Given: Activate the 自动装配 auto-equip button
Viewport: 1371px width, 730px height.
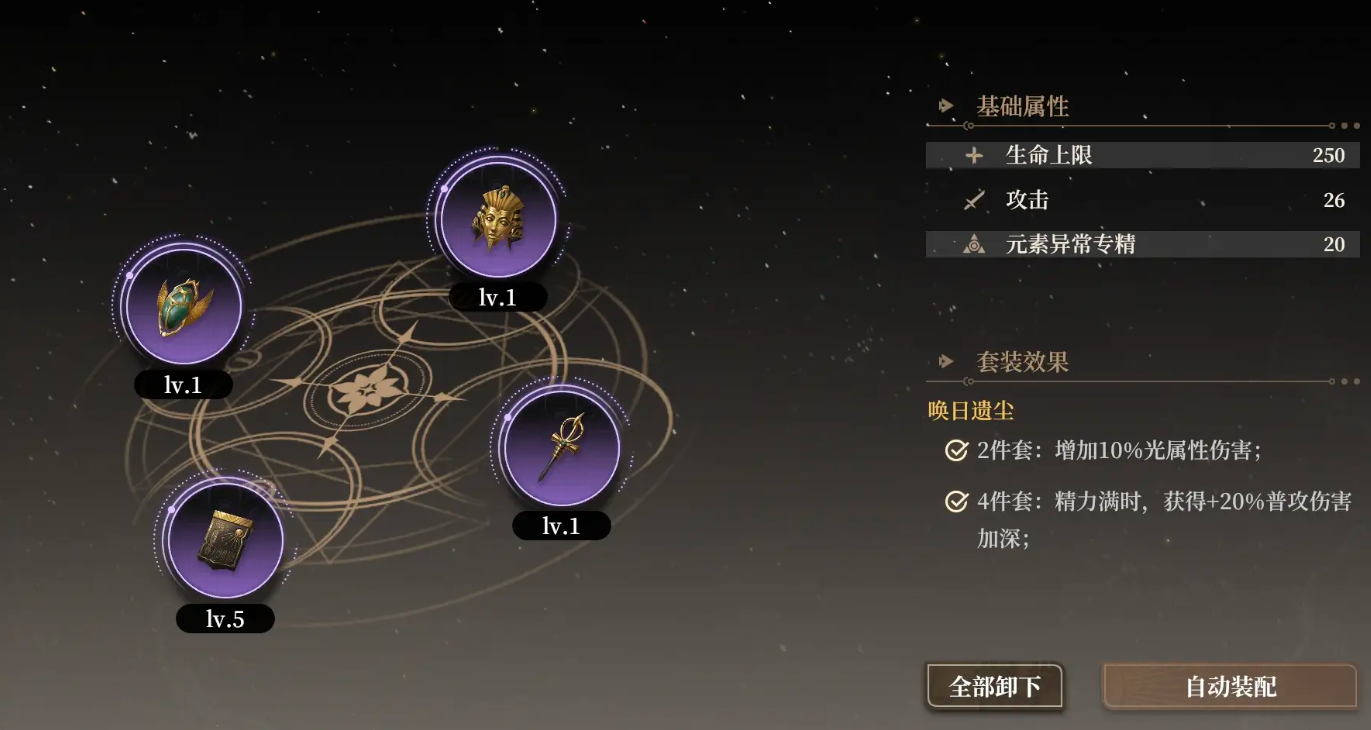Looking at the screenshot, I should tap(1230, 687).
